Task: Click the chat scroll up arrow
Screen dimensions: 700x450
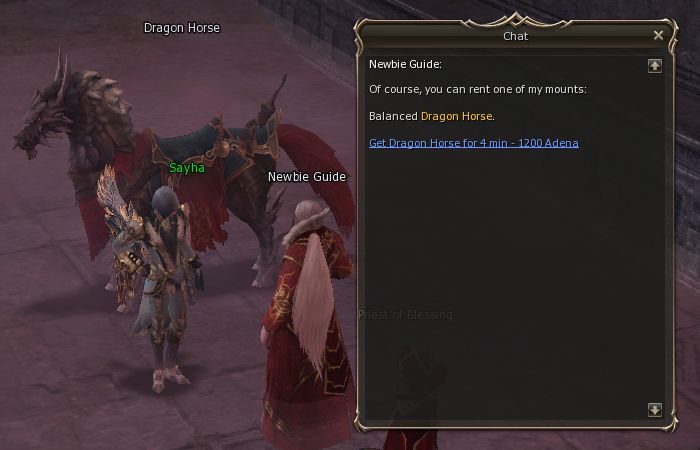Action: click(655, 66)
